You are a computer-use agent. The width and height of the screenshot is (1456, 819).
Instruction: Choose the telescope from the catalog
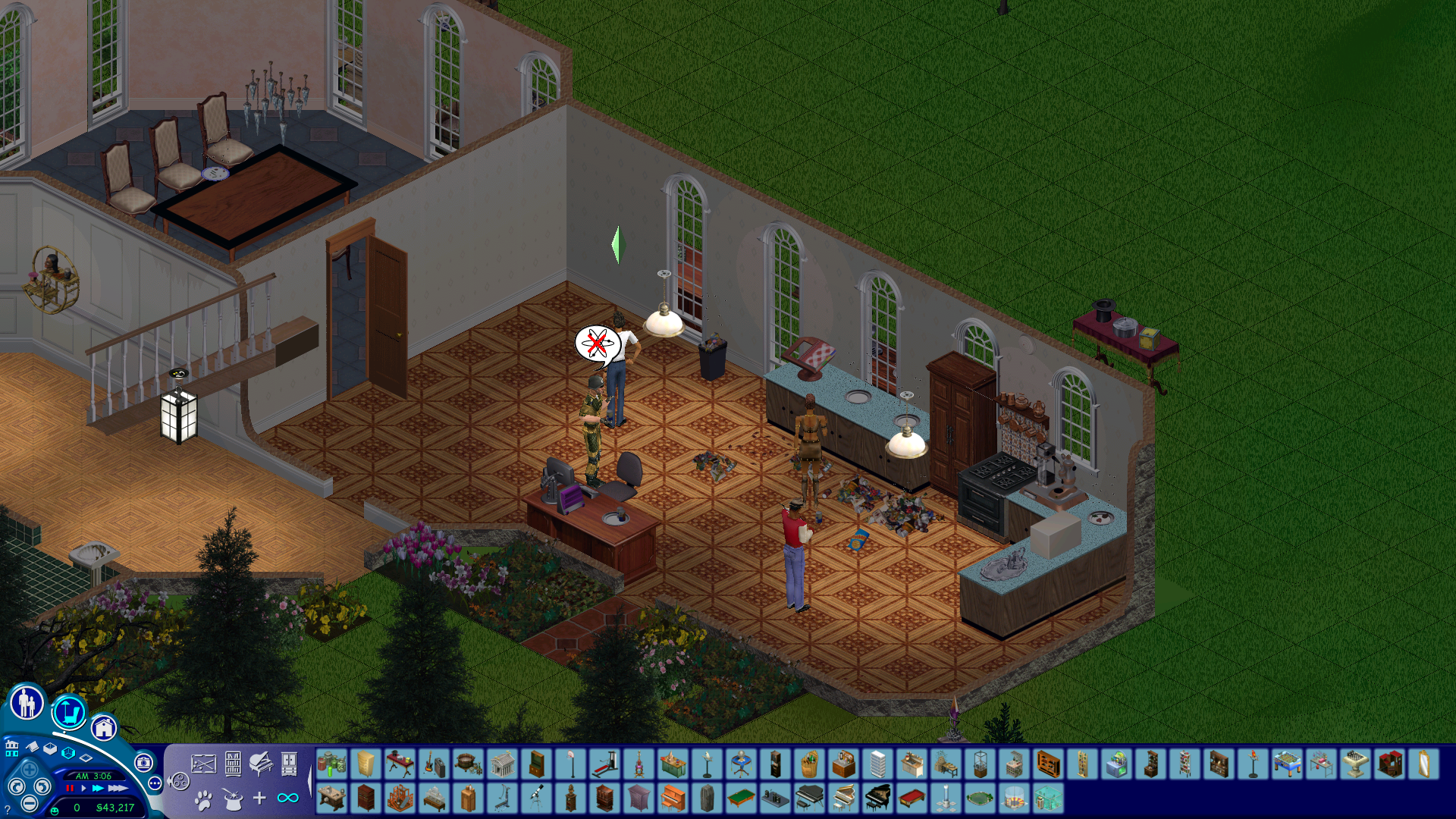537,799
